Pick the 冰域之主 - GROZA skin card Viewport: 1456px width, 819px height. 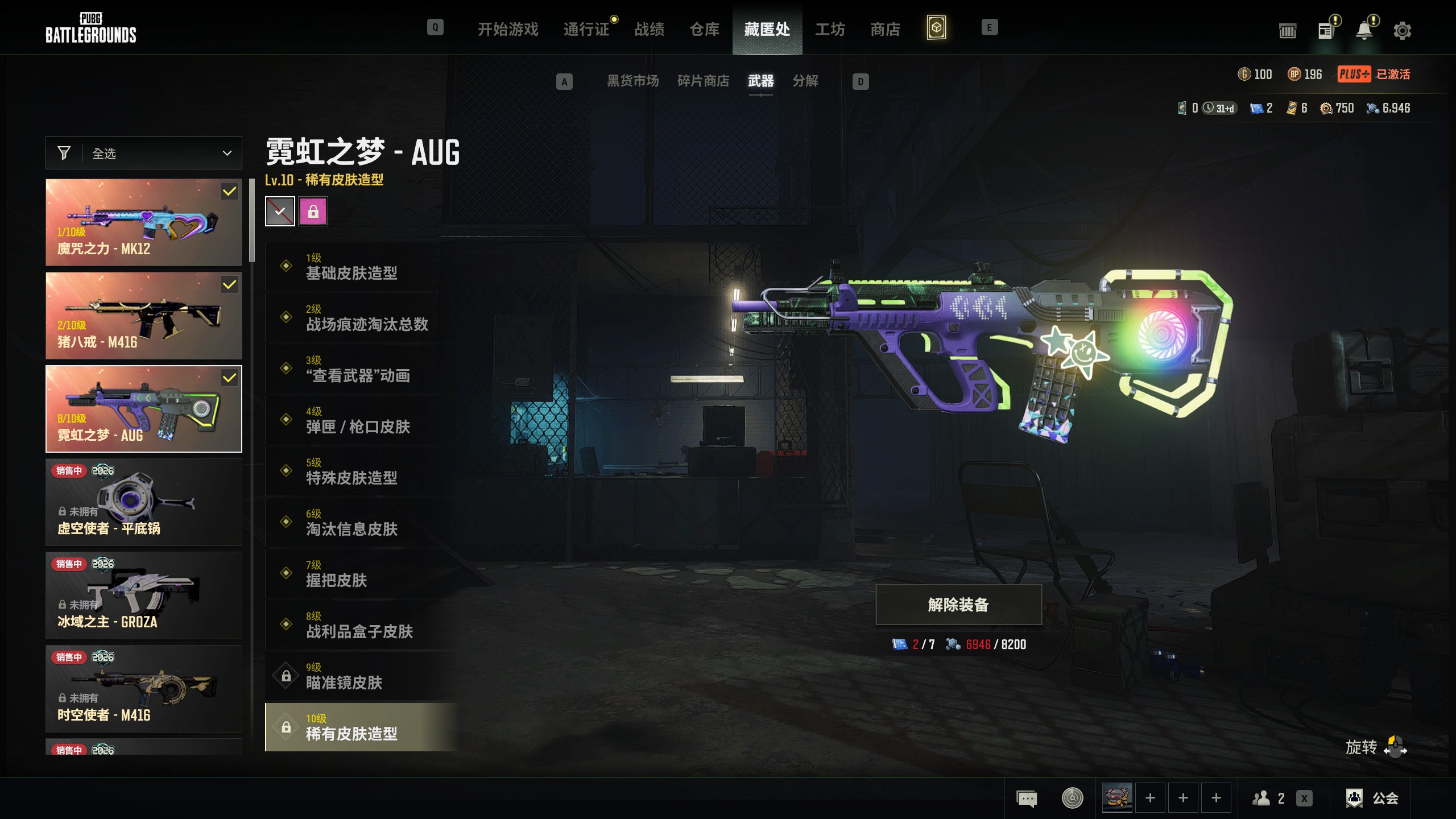pos(144,595)
